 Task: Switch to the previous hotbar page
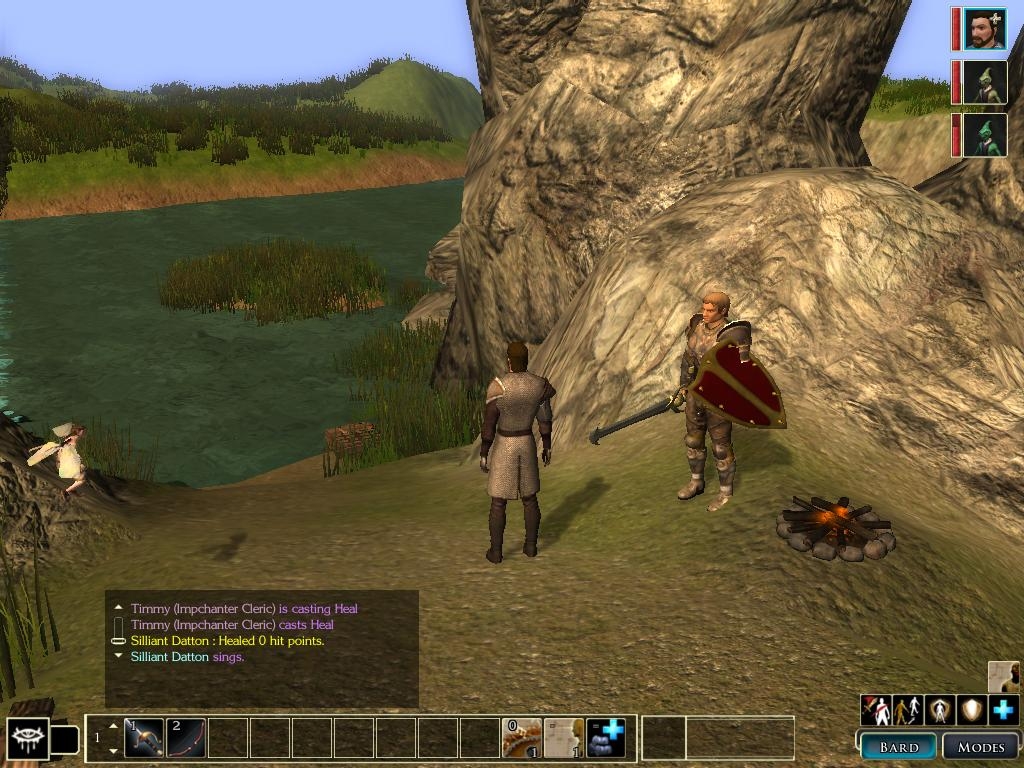tap(112, 725)
